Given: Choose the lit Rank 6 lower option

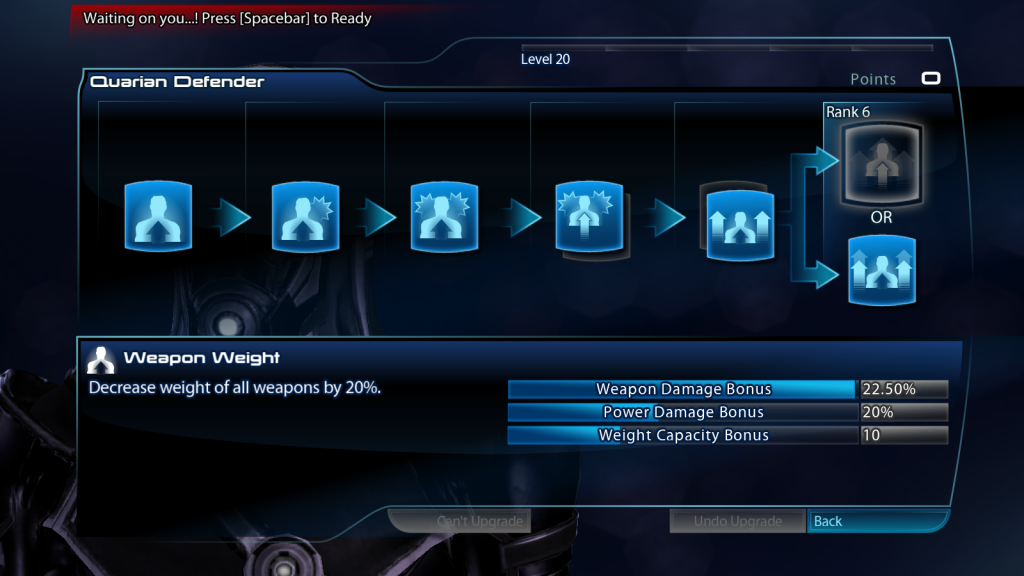Looking at the screenshot, I should [881, 269].
